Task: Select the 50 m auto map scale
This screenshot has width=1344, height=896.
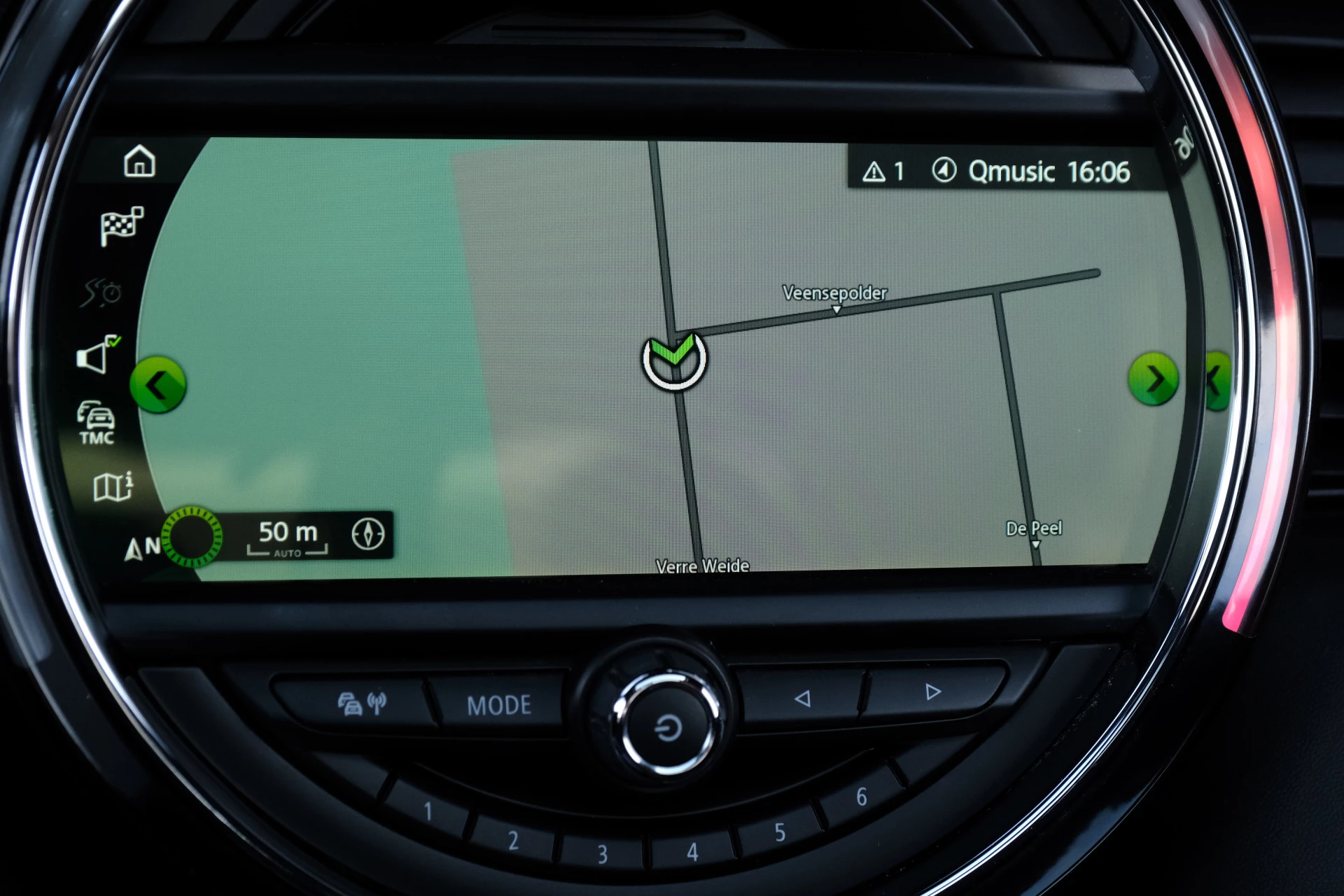Action: [x=288, y=537]
